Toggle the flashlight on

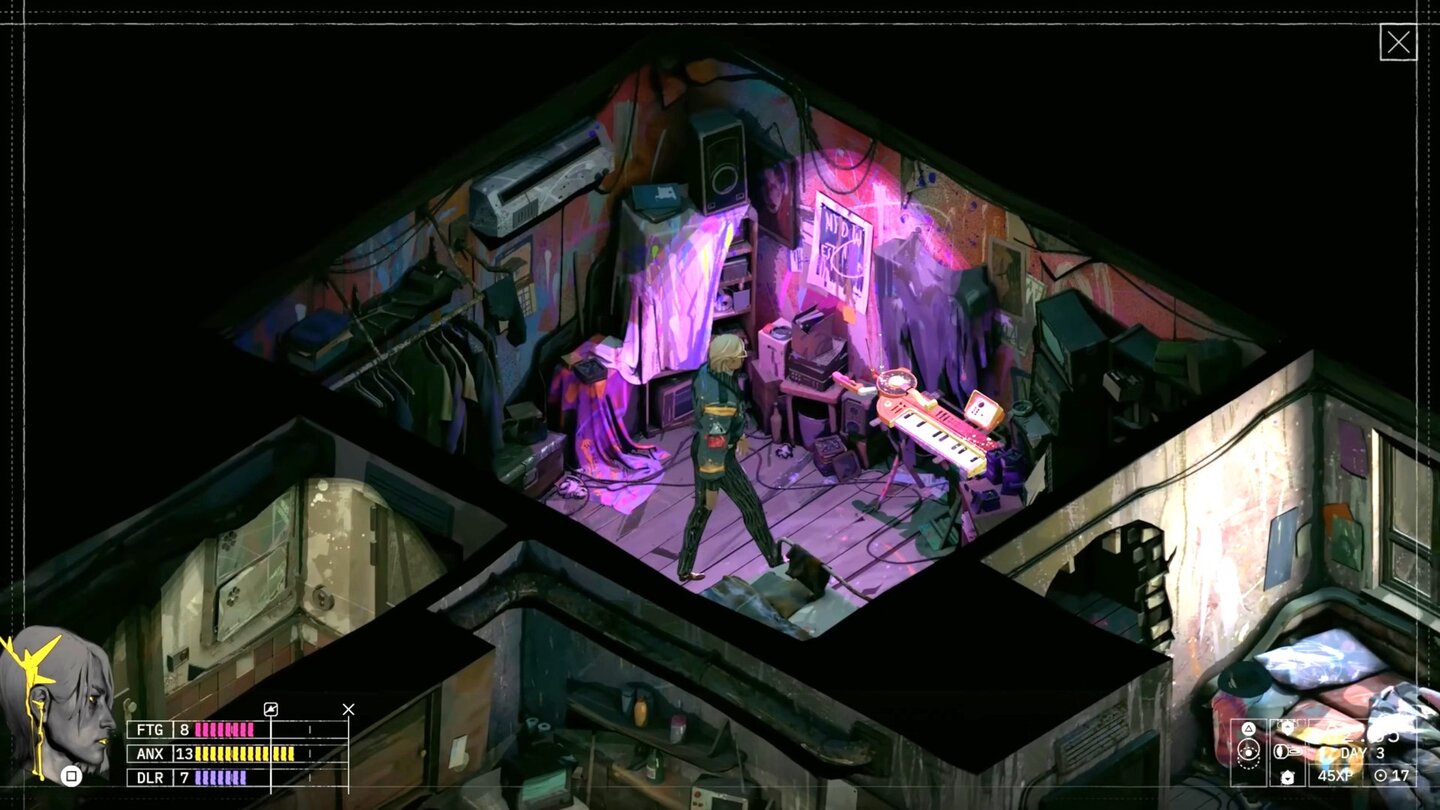(1287, 751)
